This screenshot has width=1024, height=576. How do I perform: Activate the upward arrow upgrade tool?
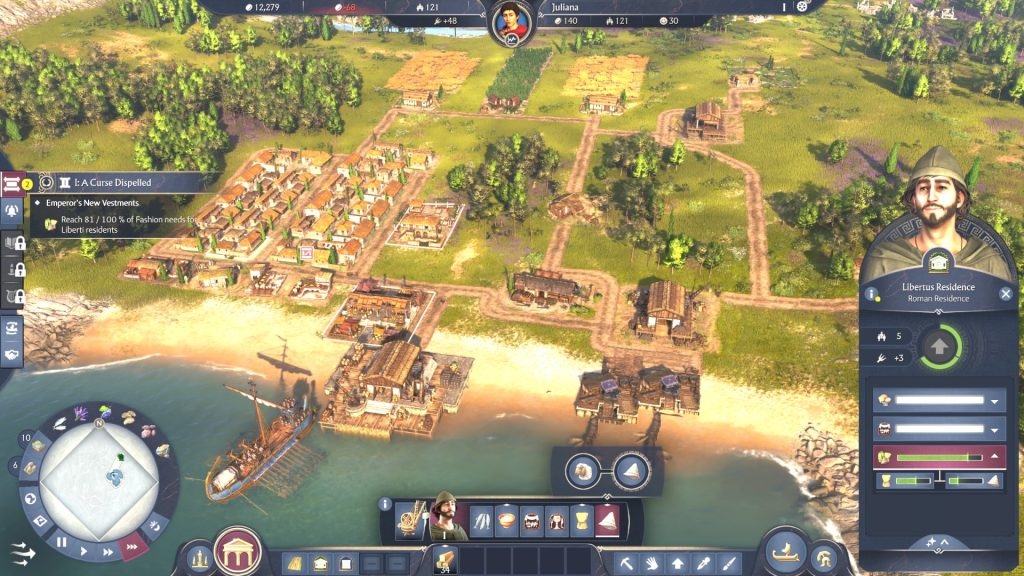678,563
